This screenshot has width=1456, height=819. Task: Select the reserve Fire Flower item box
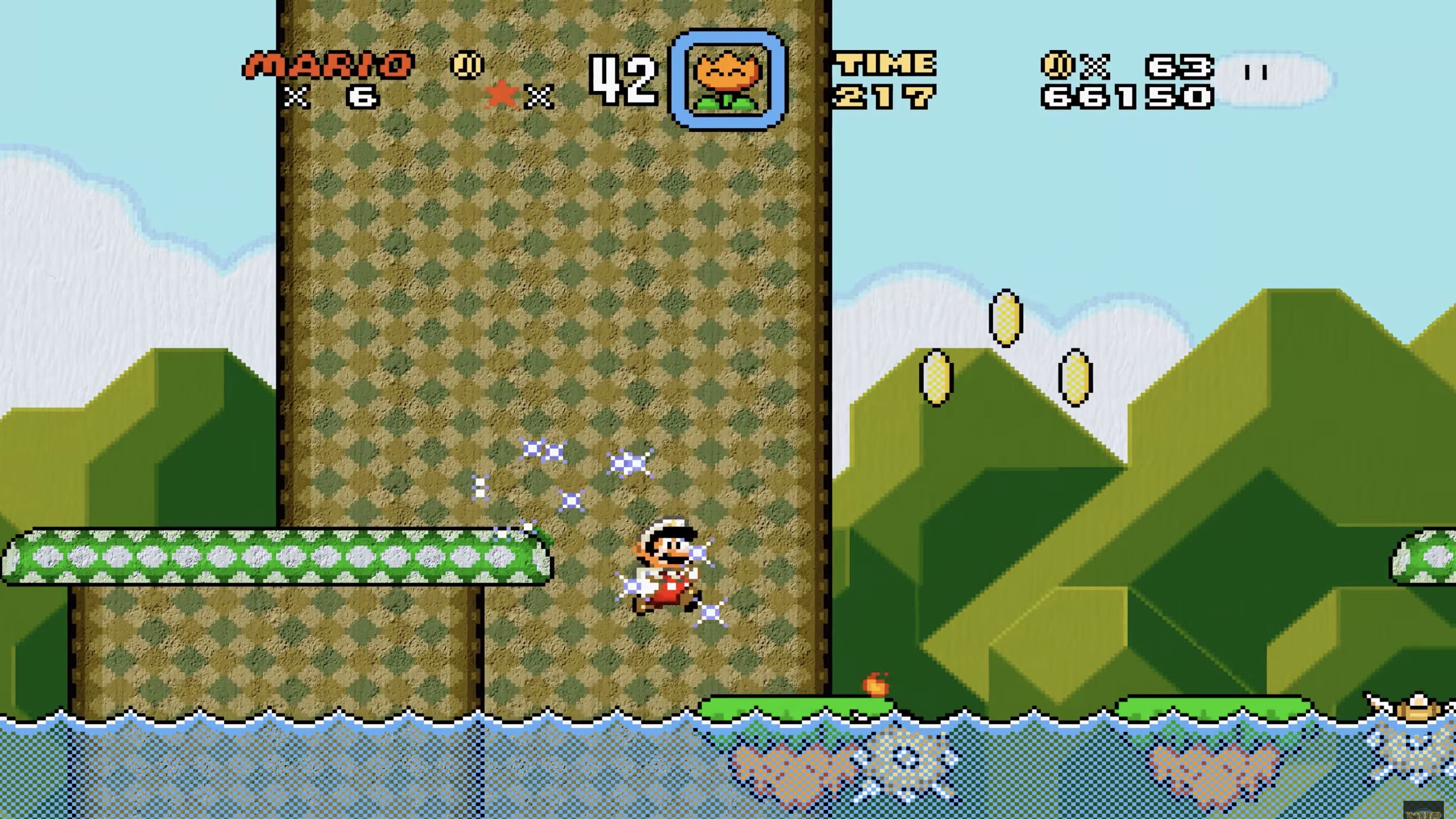click(x=727, y=80)
